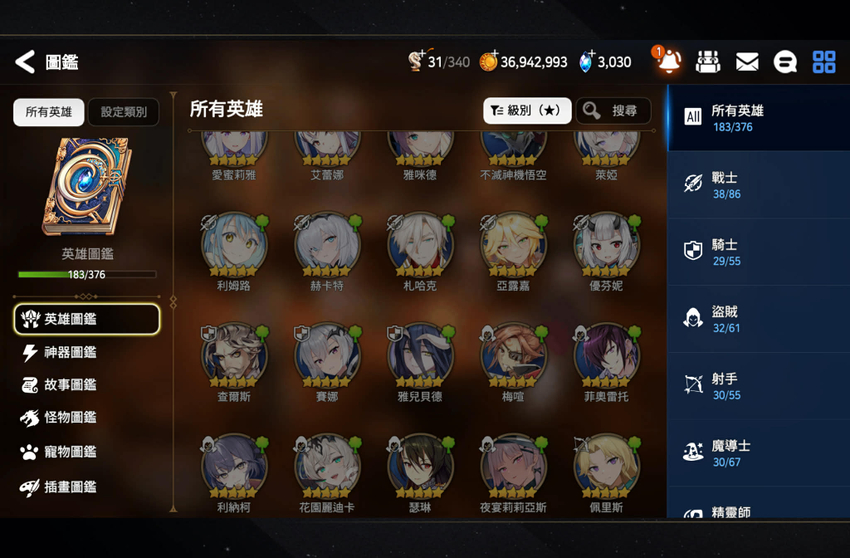Show only 盜賊 thief heroes
The image size is (850, 558).
[x=758, y=319]
